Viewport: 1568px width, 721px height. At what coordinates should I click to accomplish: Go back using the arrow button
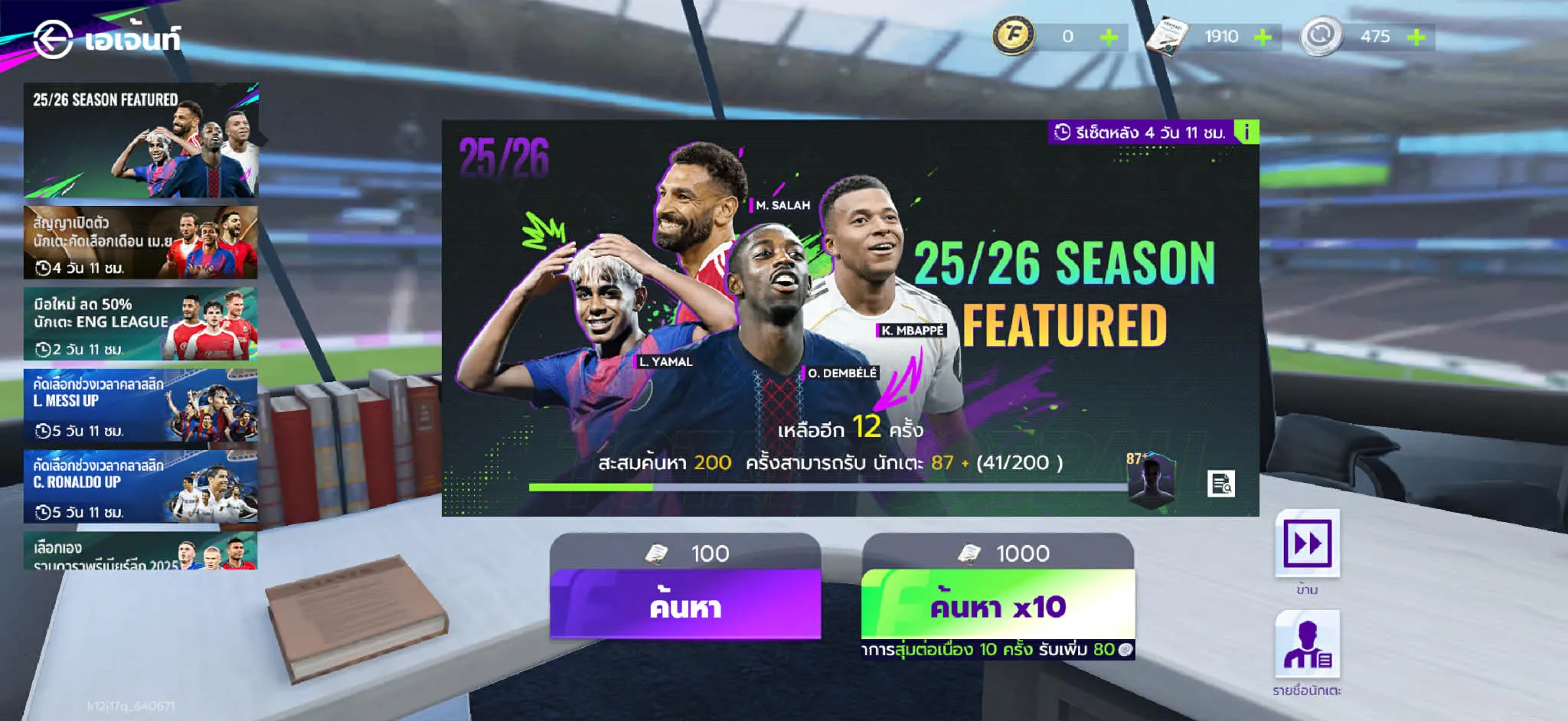point(53,38)
